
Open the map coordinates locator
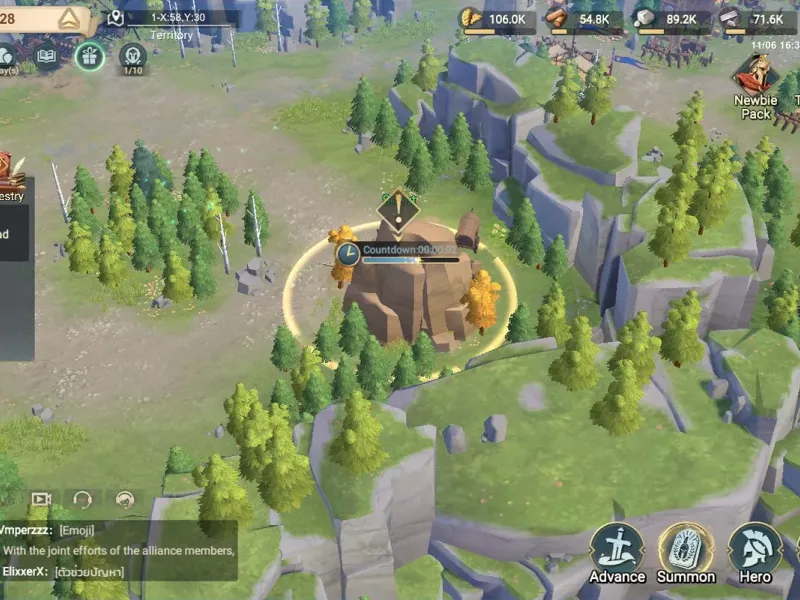pos(117,18)
